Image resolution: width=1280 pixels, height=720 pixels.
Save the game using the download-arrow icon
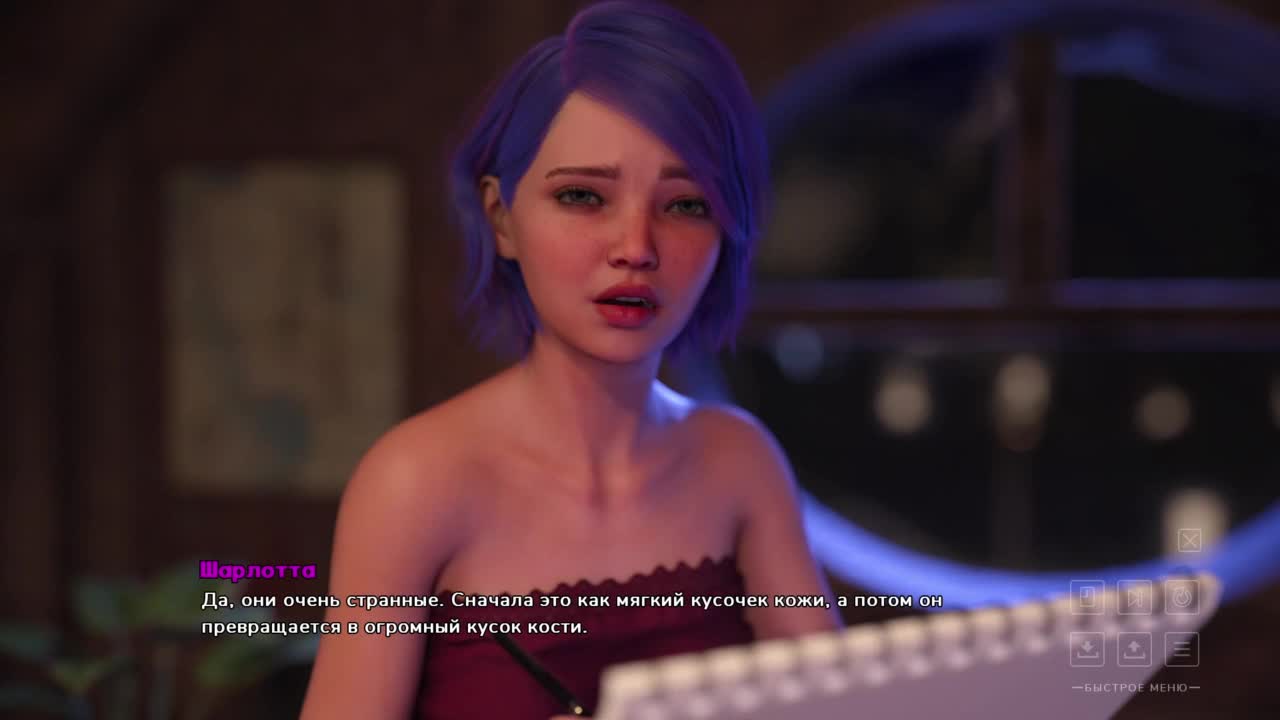(x=1087, y=649)
